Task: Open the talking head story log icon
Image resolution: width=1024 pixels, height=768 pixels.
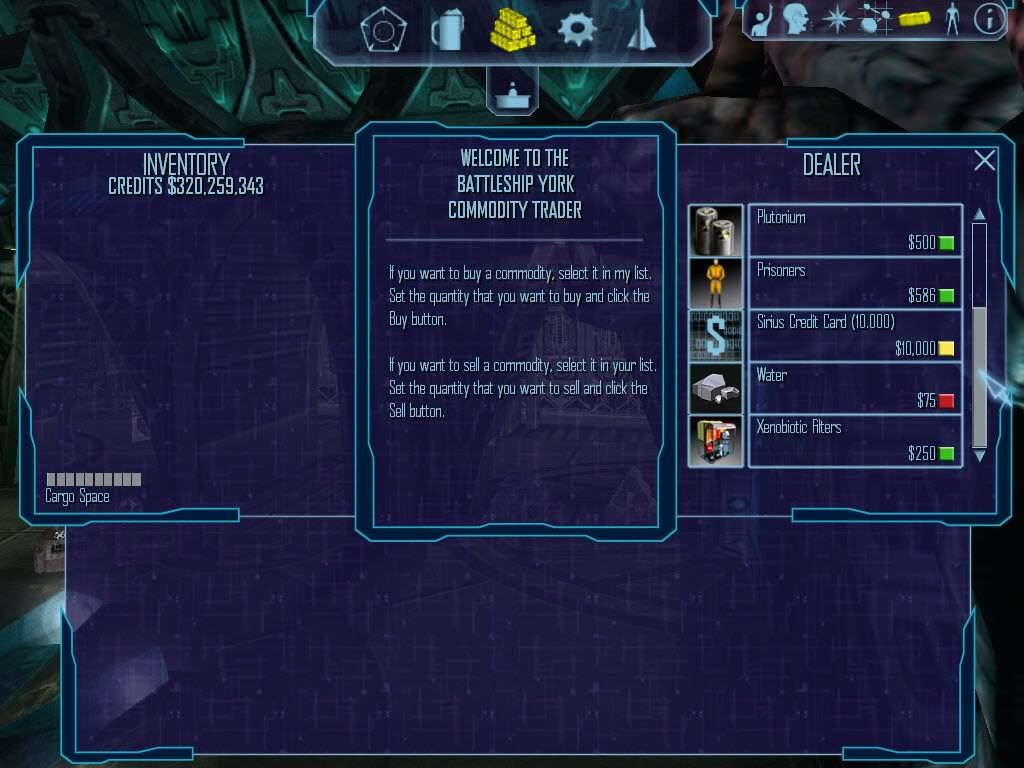Action: click(796, 18)
